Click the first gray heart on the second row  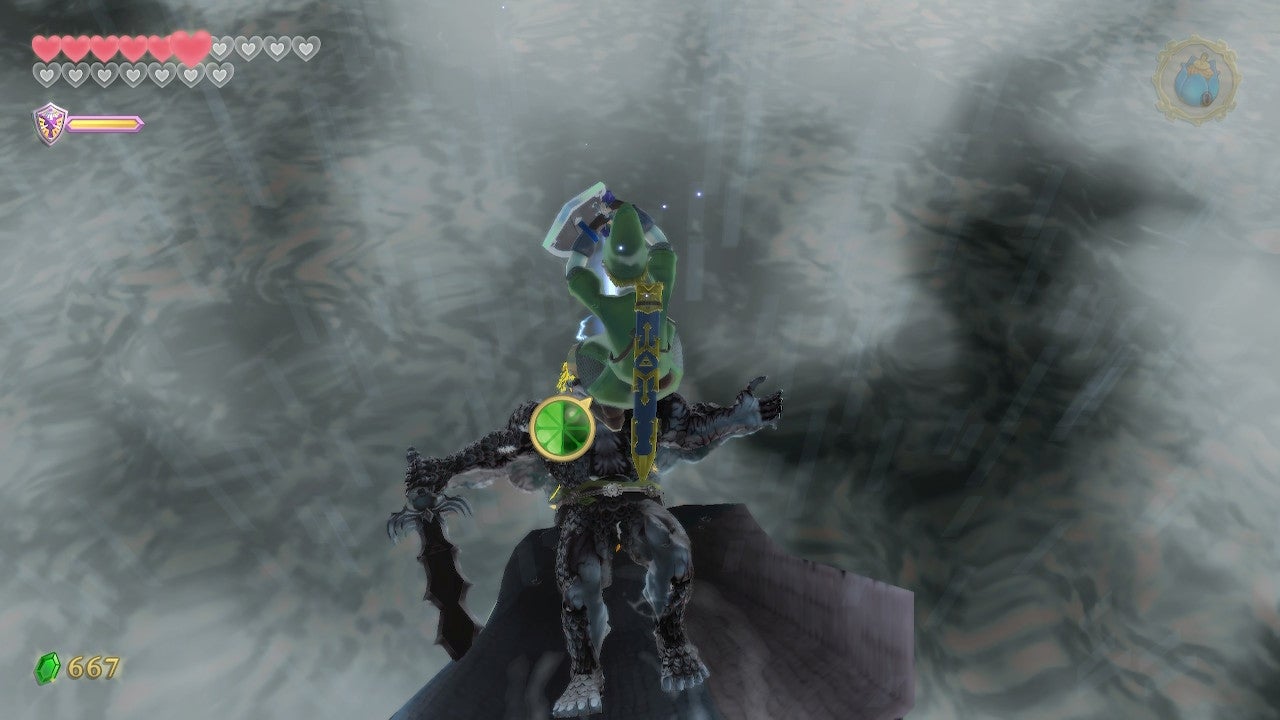coord(46,75)
